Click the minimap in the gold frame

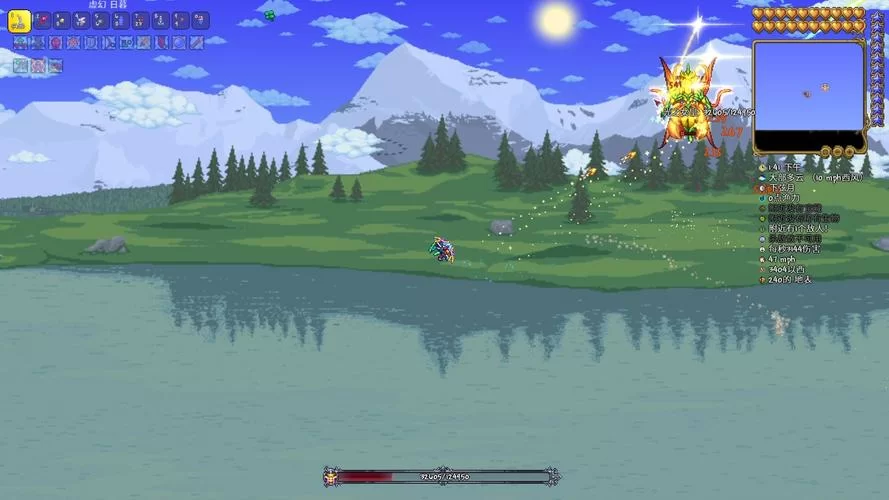809,96
